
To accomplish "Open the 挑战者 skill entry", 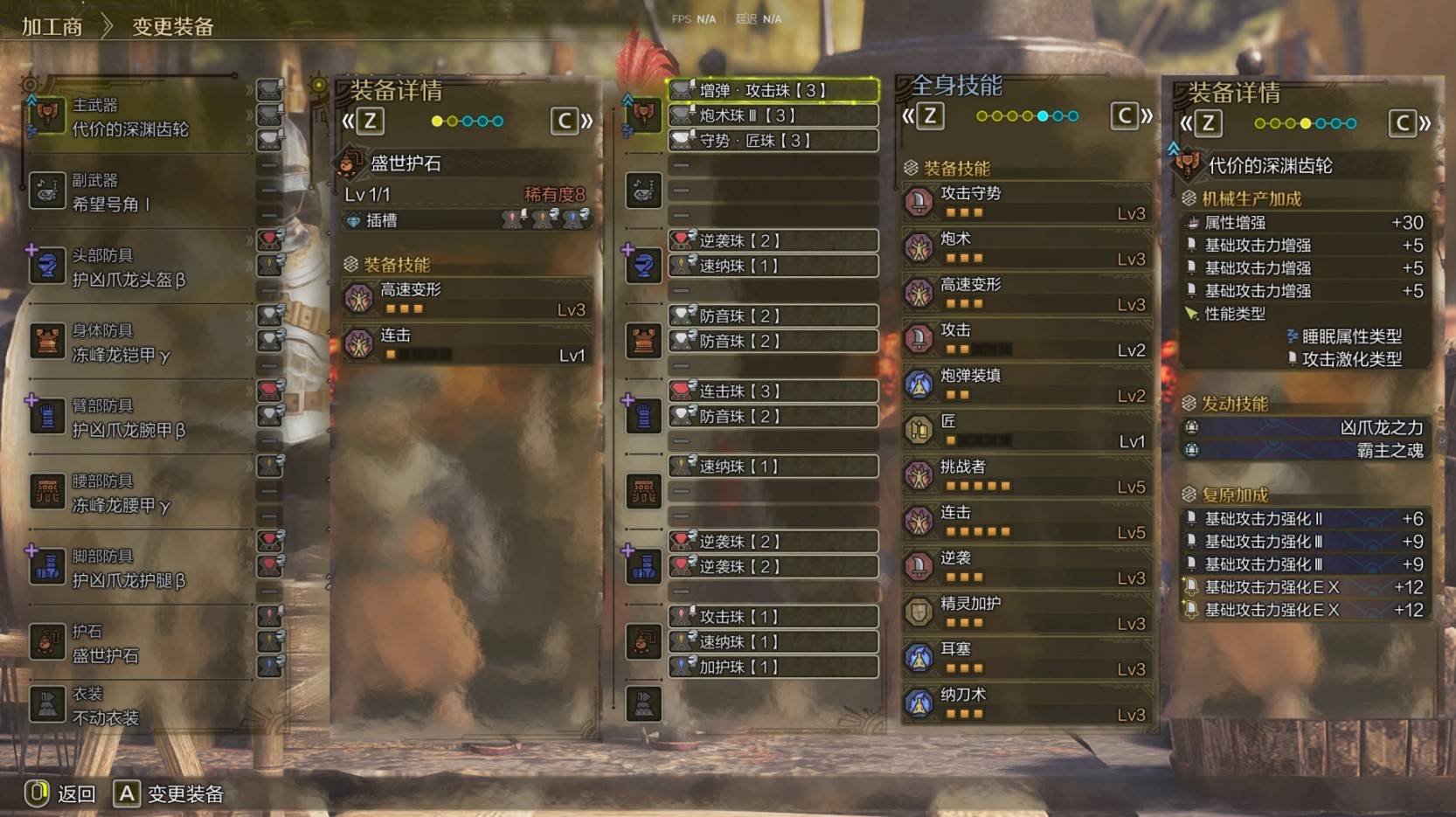I will pyautogui.click(x=1026, y=475).
